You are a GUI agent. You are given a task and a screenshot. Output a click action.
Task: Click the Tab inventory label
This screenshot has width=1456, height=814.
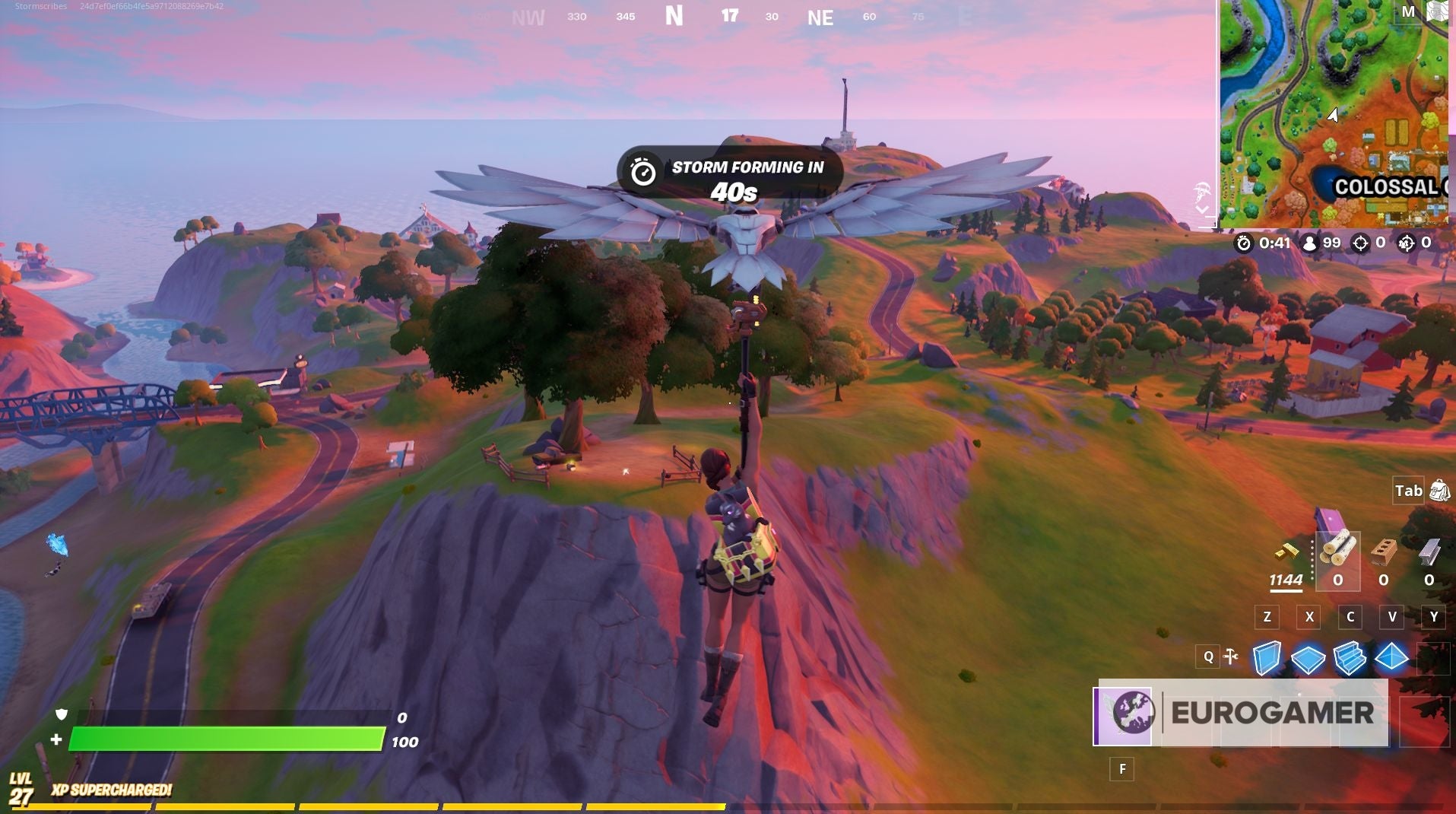pos(1407,491)
